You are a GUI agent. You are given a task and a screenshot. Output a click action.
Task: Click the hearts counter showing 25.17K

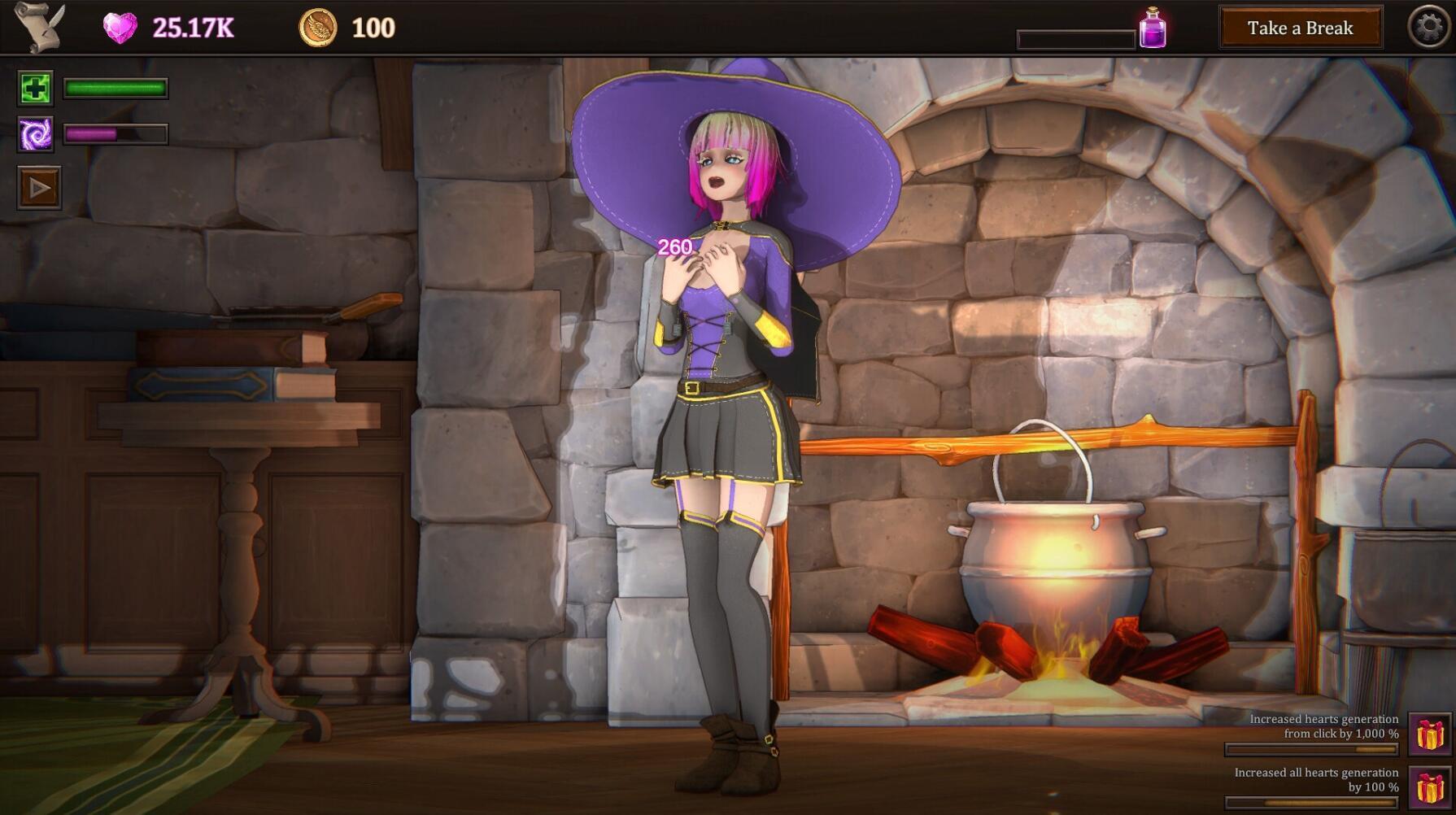[191, 26]
